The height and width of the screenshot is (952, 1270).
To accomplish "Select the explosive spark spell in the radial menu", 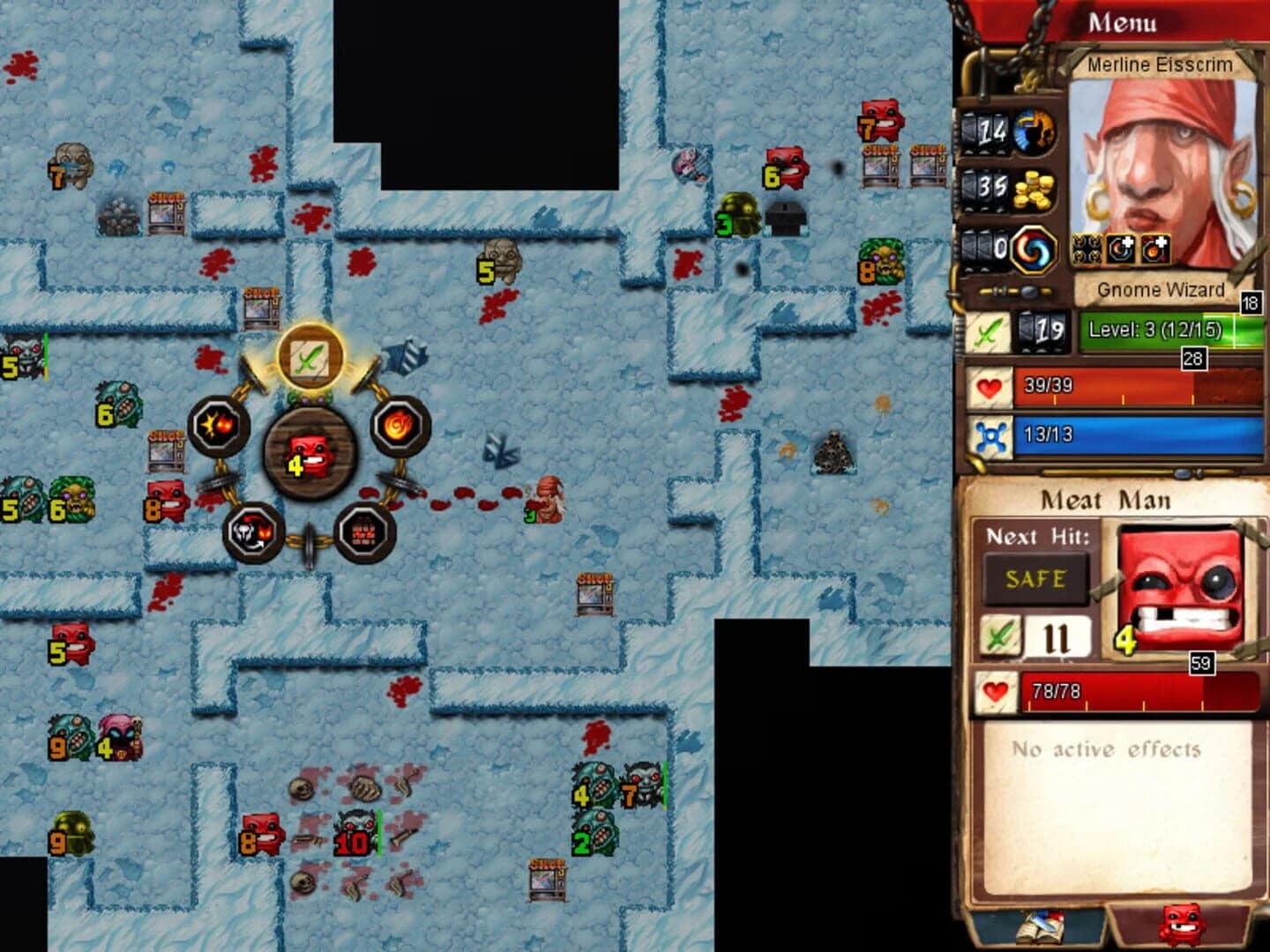I will (x=220, y=424).
